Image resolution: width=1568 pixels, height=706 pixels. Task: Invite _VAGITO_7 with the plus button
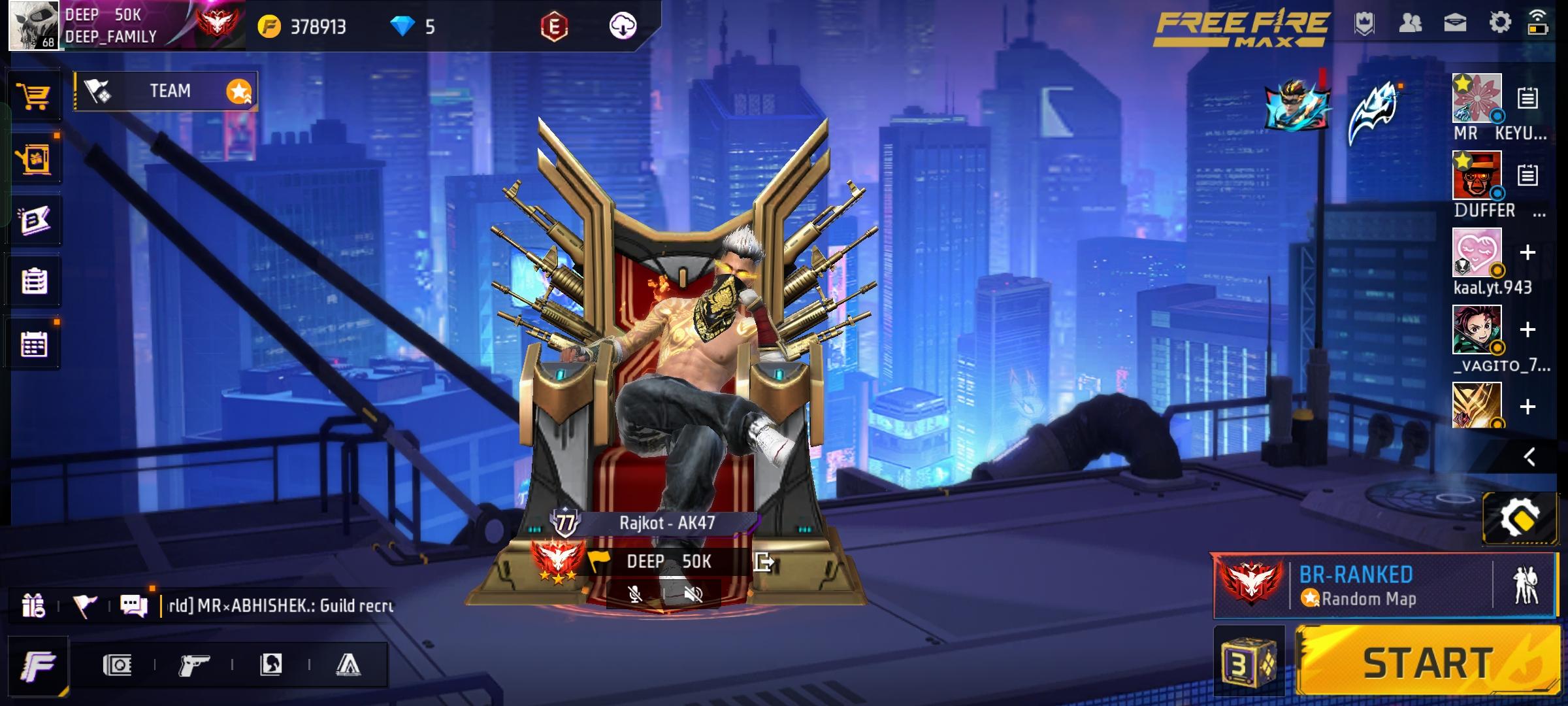[1527, 330]
